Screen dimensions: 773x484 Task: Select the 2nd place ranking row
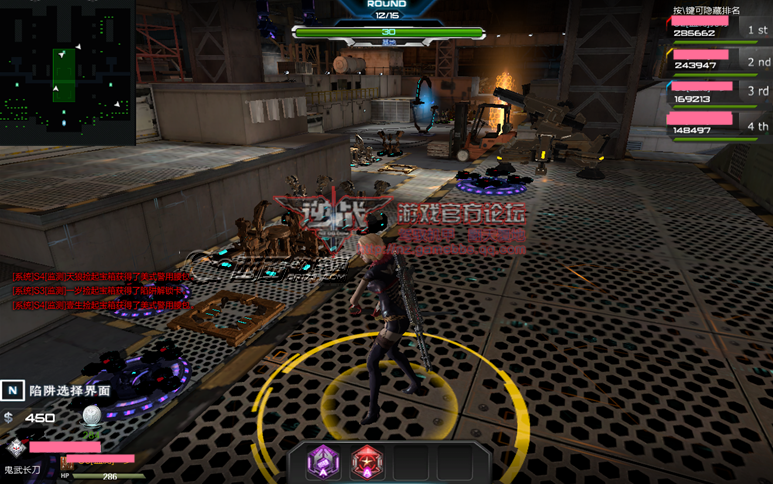pos(718,60)
